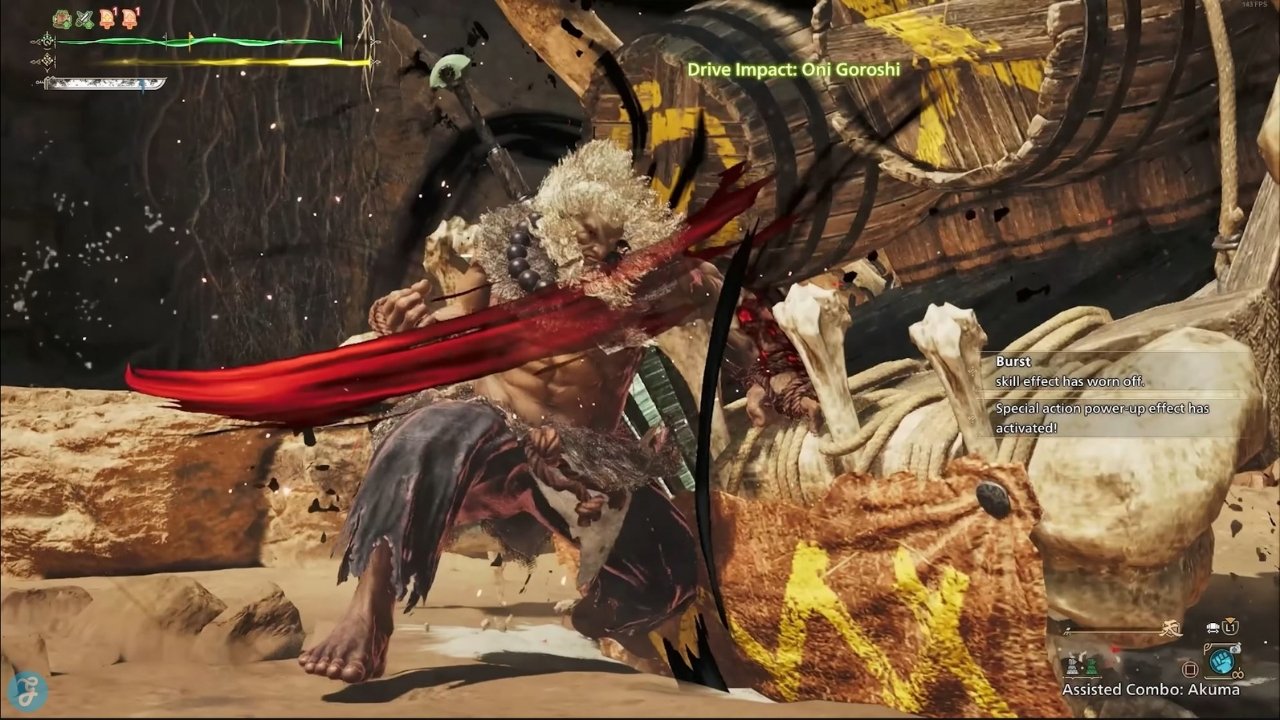The height and width of the screenshot is (720, 1280).
Task: Click the green seed buff icon bottom-left
Action: point(1092,666)
